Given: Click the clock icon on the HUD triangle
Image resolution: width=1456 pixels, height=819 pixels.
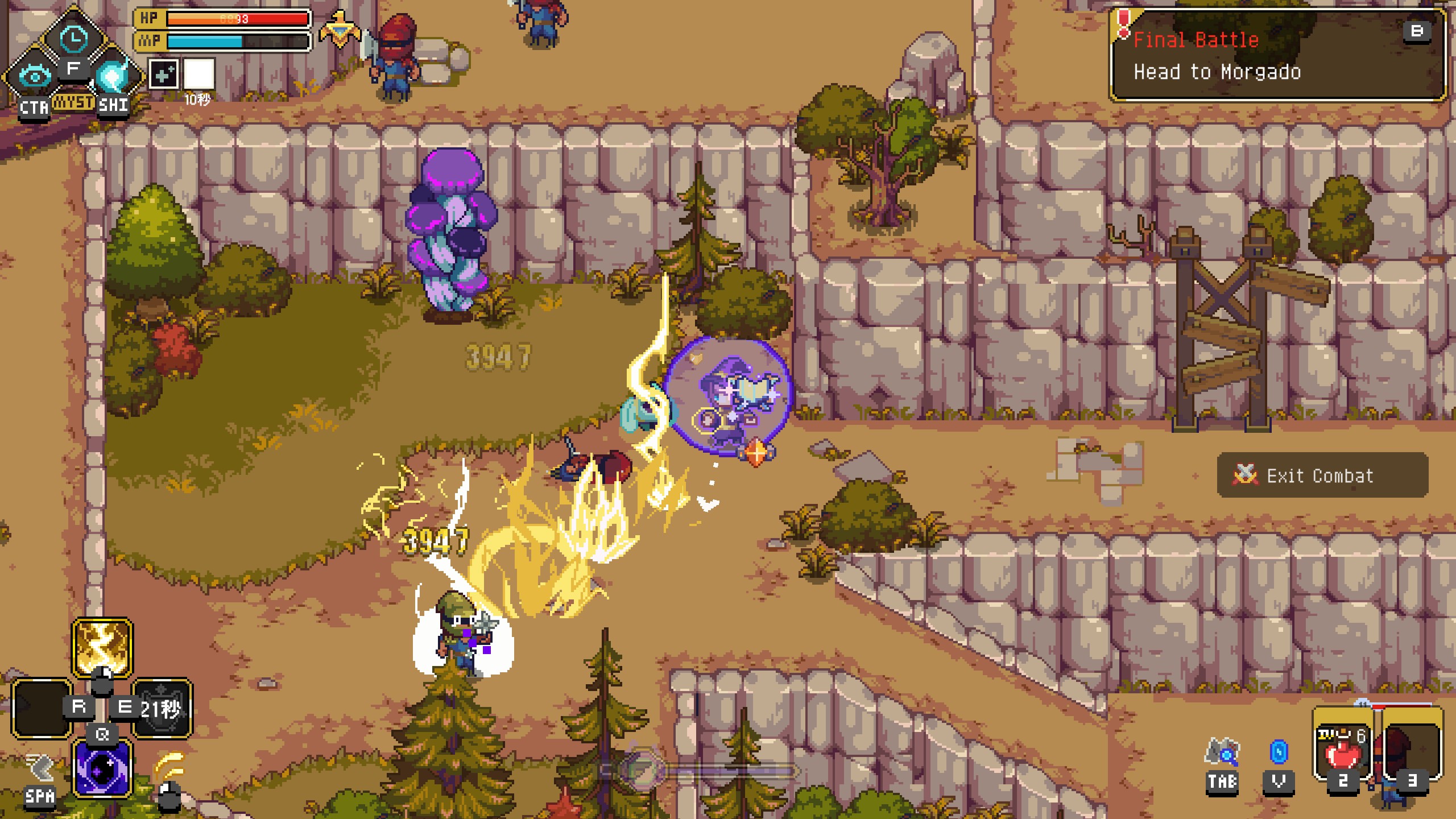Looking at the screenshot, I should (73, 39).
